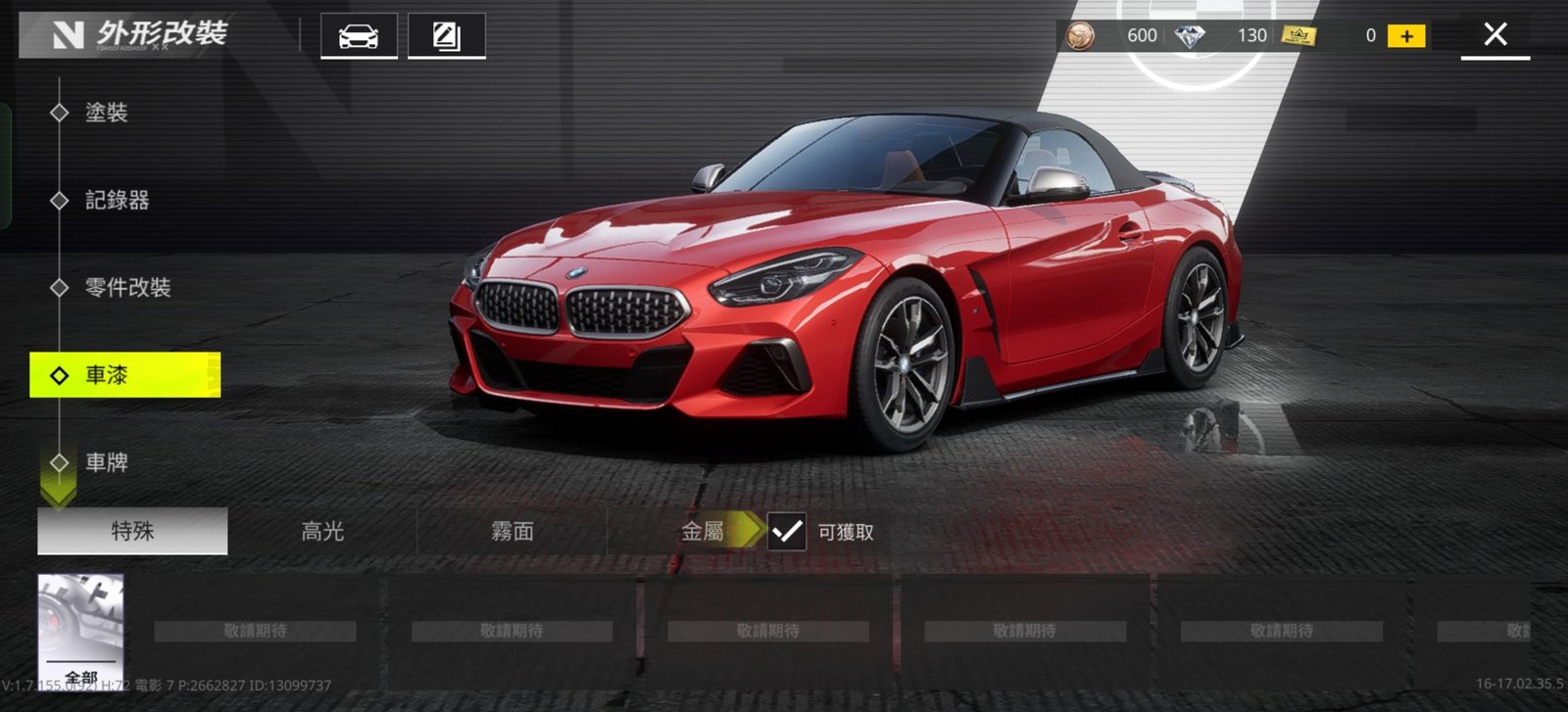The height and width of the screenshot is (712, 1568).
Task: Click the car view icon button
Action: (x=359, y=37)
